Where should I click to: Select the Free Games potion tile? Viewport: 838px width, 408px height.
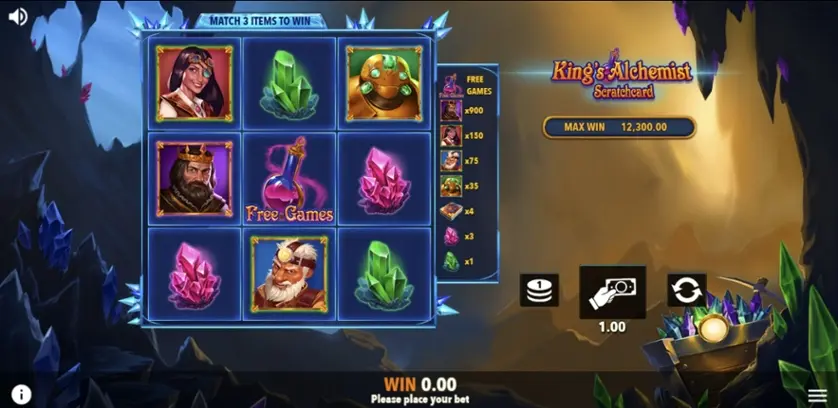click(290, 180)
